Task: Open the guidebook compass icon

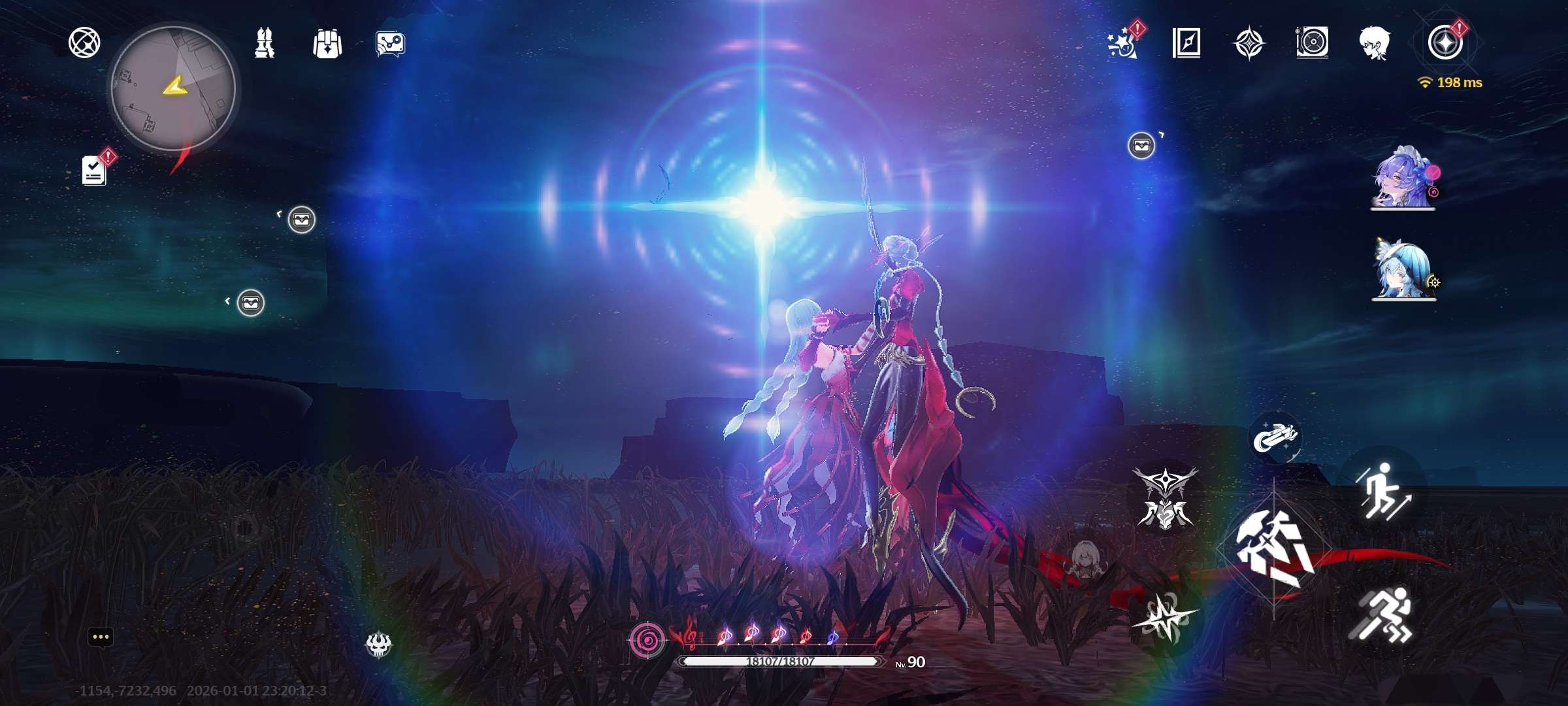Action: [x=1186, y=43]
